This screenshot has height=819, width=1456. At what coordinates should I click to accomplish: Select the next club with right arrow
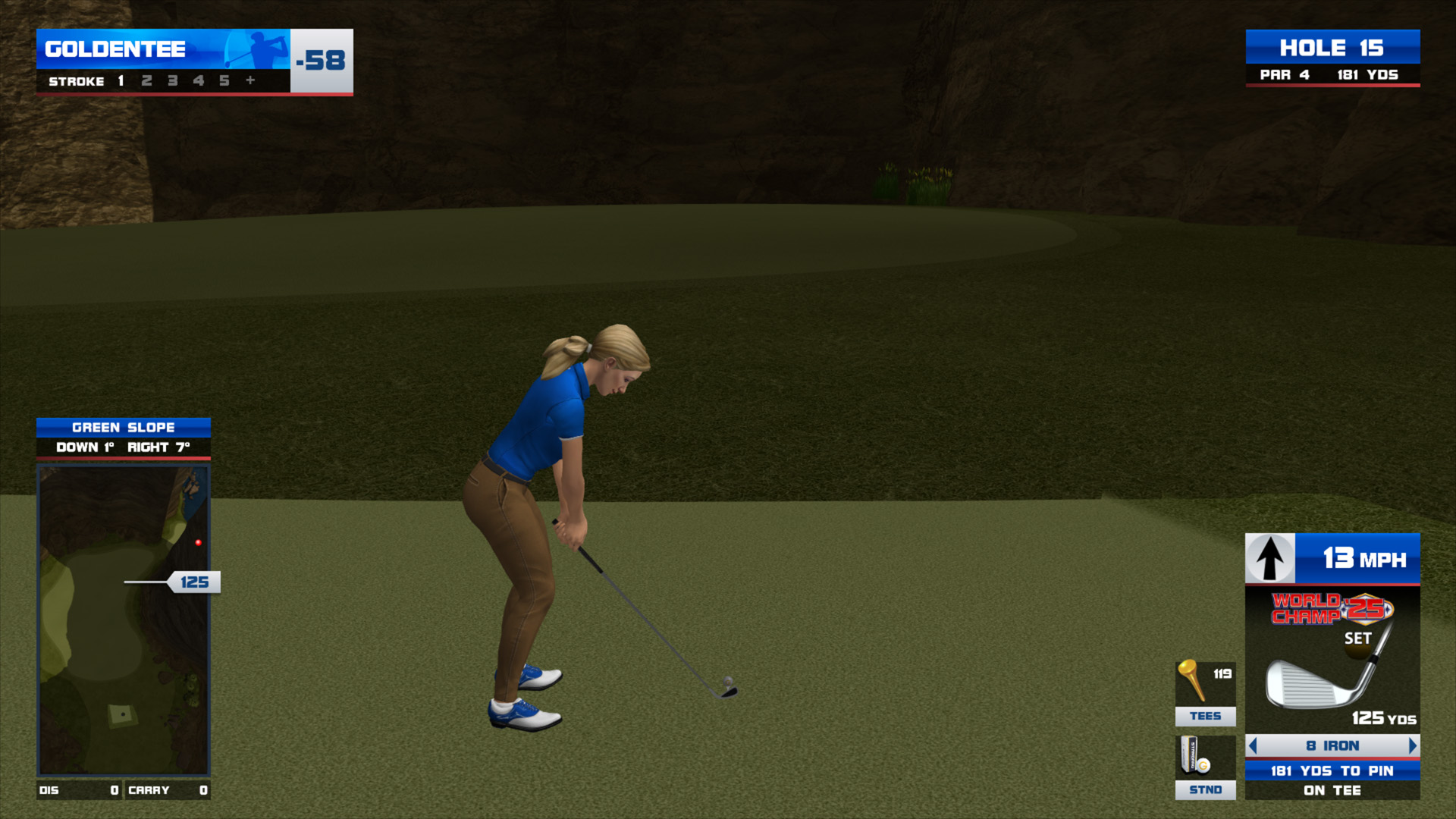pyautogui.click(x=1412, y=746)
